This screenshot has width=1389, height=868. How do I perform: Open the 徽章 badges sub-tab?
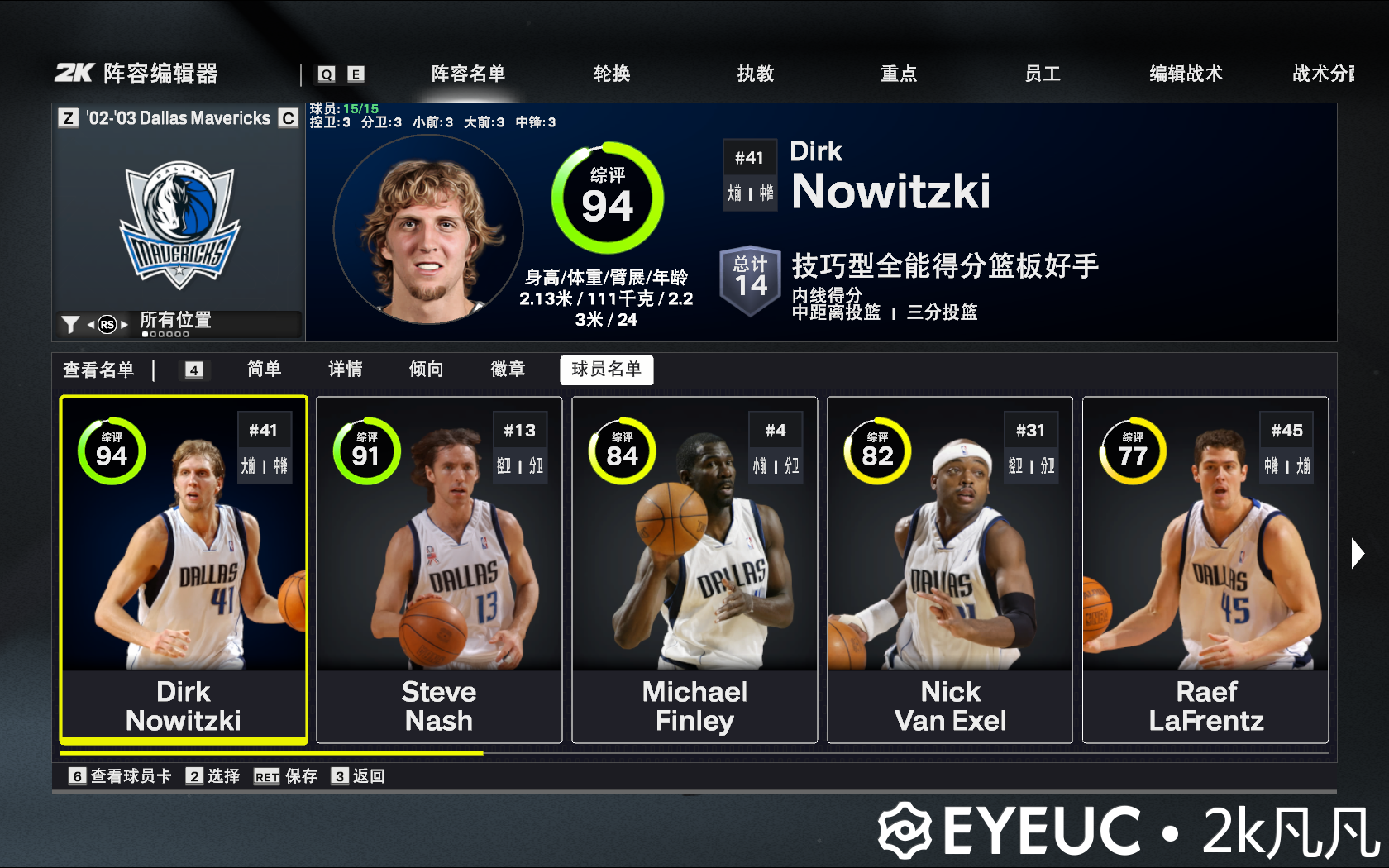508,369
